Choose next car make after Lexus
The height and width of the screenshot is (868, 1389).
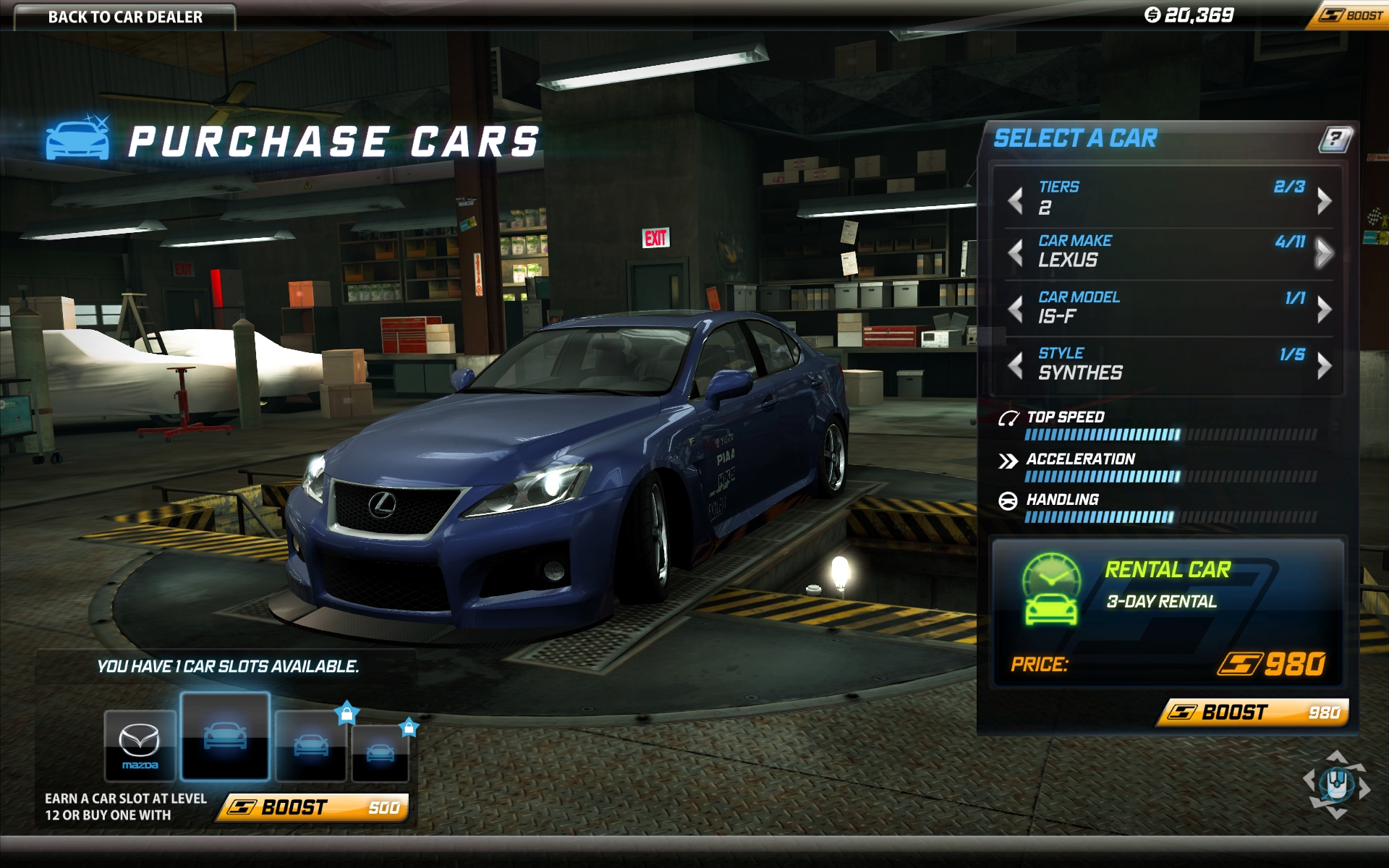1324,253
